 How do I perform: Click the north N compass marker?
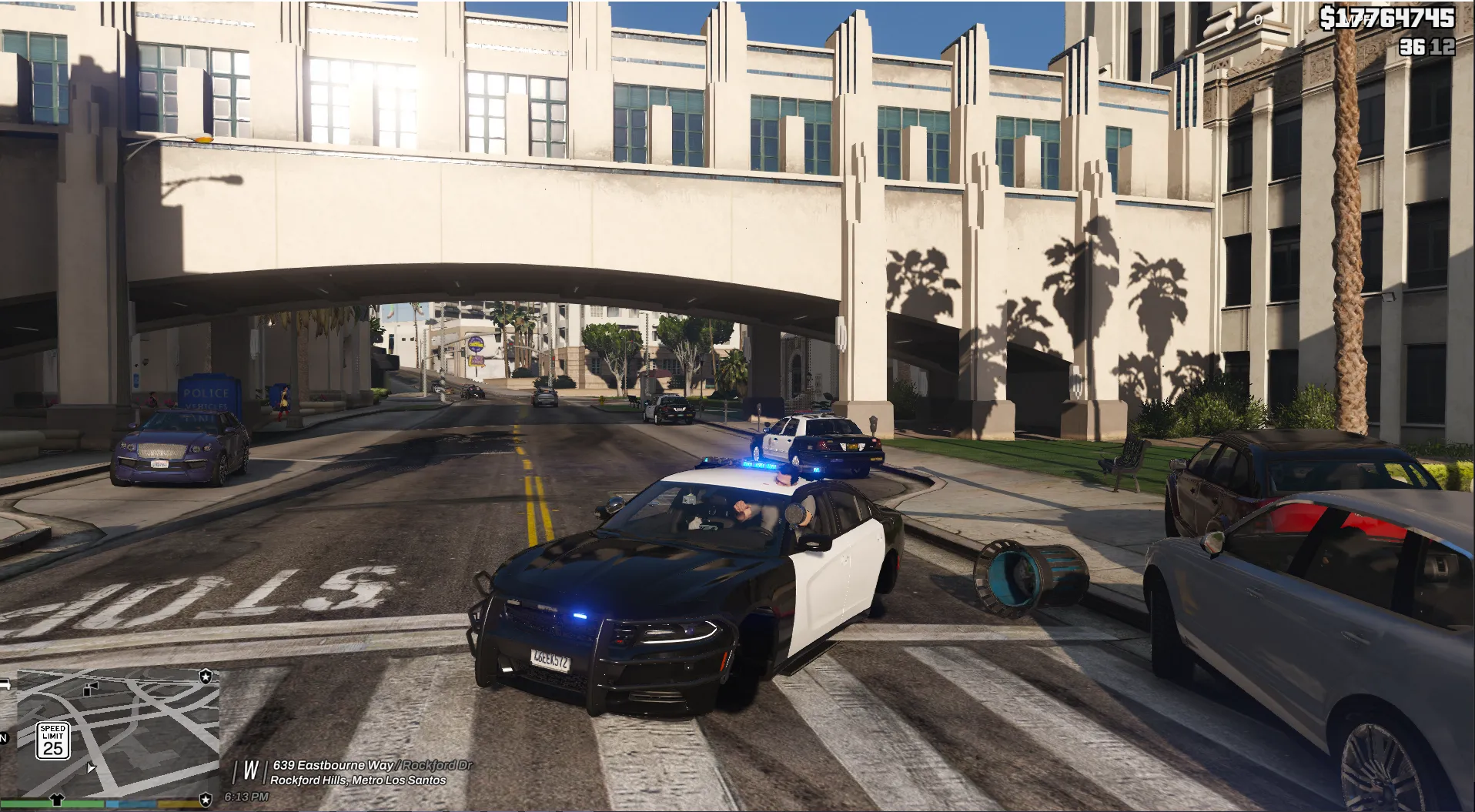tap(4, 739)
